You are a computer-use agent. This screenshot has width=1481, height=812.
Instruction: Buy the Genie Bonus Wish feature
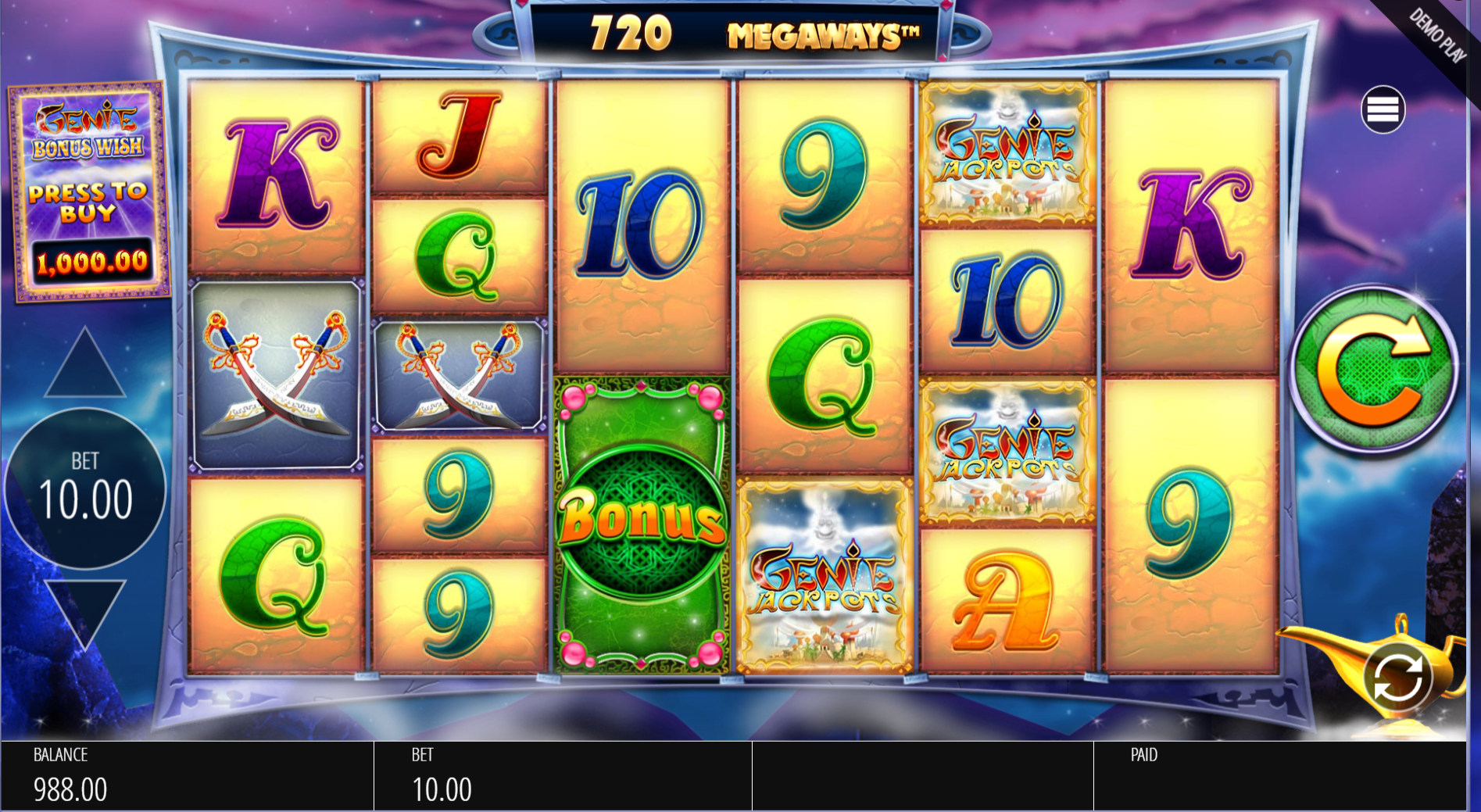[x=89, y=192]
